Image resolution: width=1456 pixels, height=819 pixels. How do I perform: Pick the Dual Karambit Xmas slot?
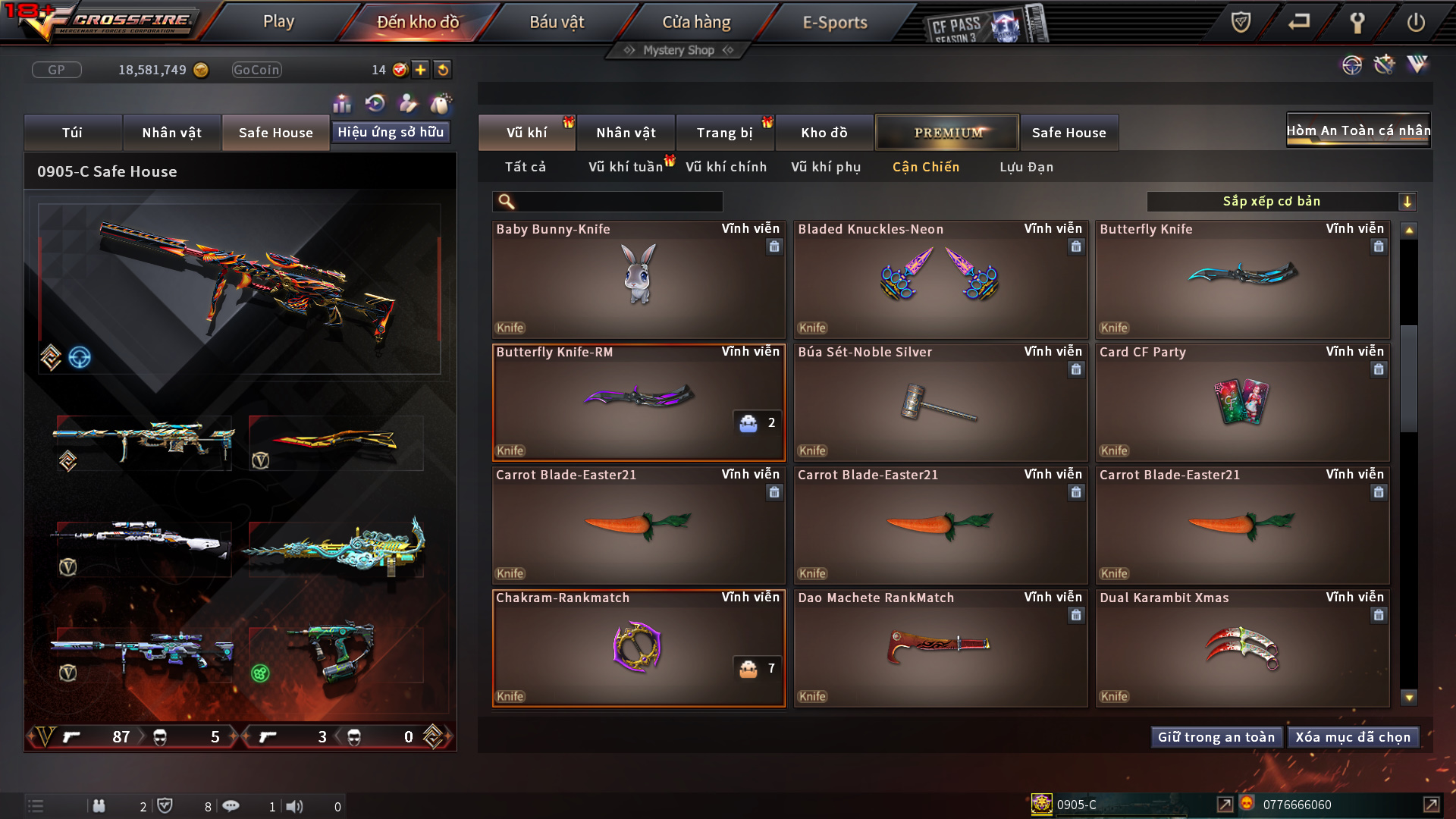1242,649
